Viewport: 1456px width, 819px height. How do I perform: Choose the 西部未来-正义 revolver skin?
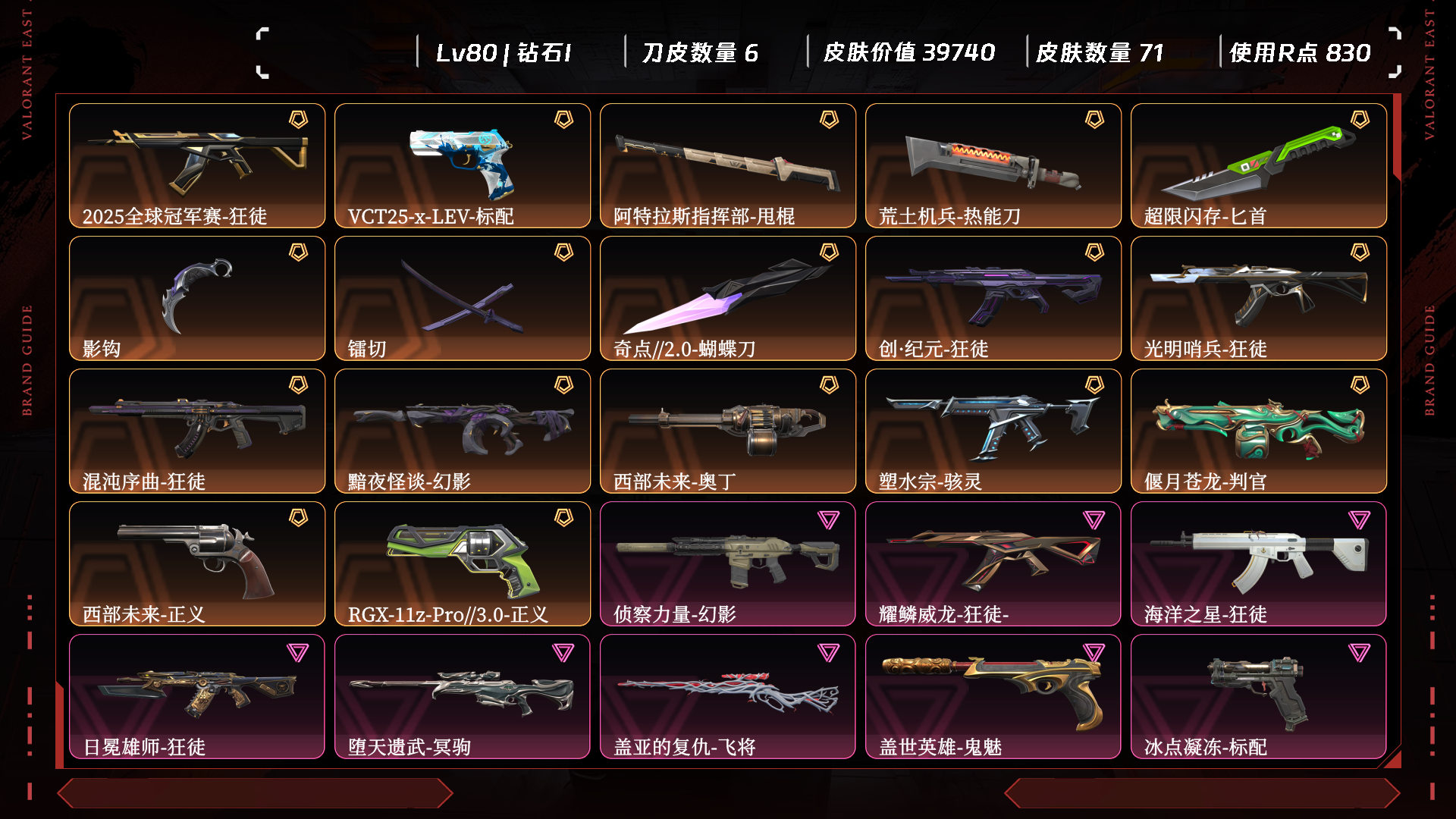[x=197, y=563]
